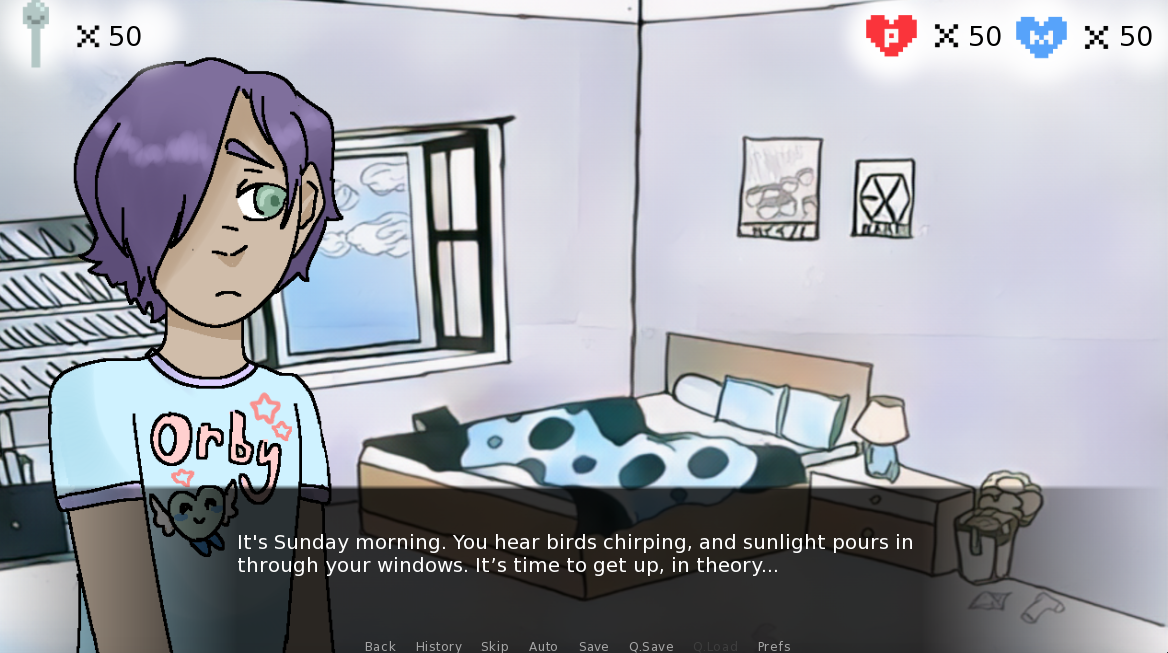This screenshot has height=653, width=1168.
Task: Enable Auto-advance for the text
Action: click(x=543, y=646)
